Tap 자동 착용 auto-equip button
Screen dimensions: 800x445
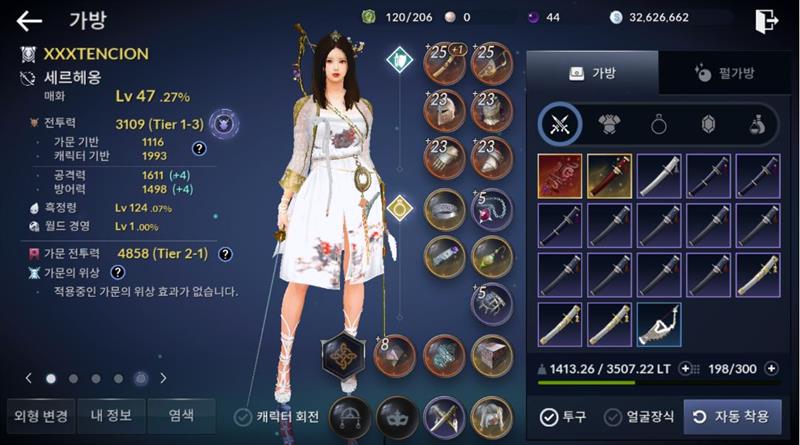(732, 417)
